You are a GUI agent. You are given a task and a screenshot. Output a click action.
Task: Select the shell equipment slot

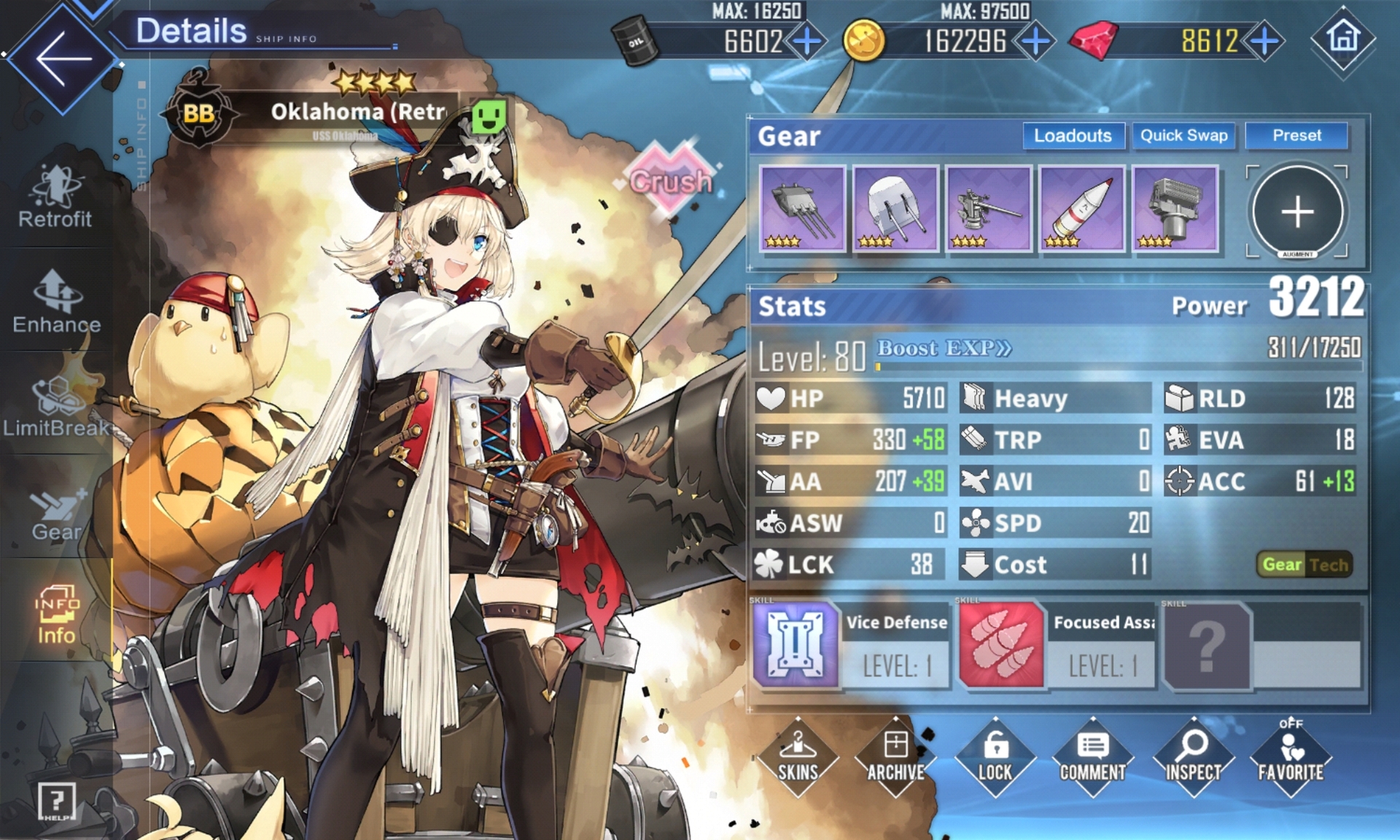pos(1082,209)
